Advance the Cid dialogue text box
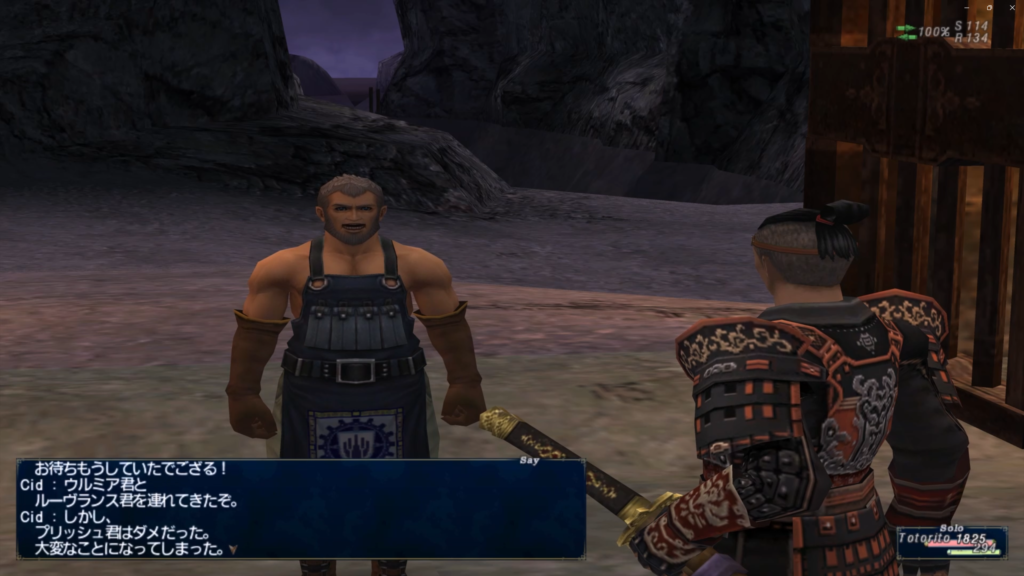 (300, 508)
